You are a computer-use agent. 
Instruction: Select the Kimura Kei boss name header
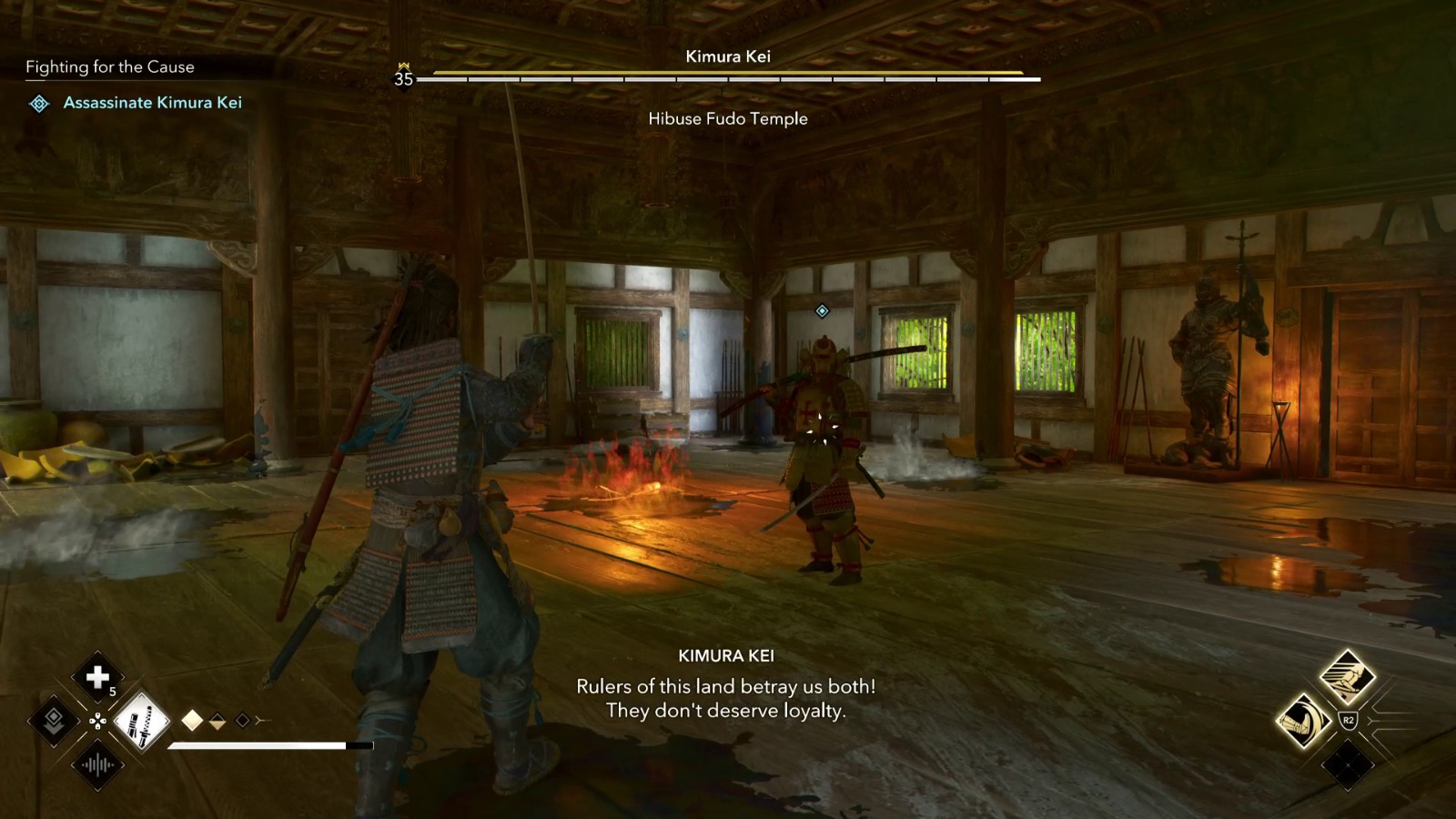pos(727,56)
